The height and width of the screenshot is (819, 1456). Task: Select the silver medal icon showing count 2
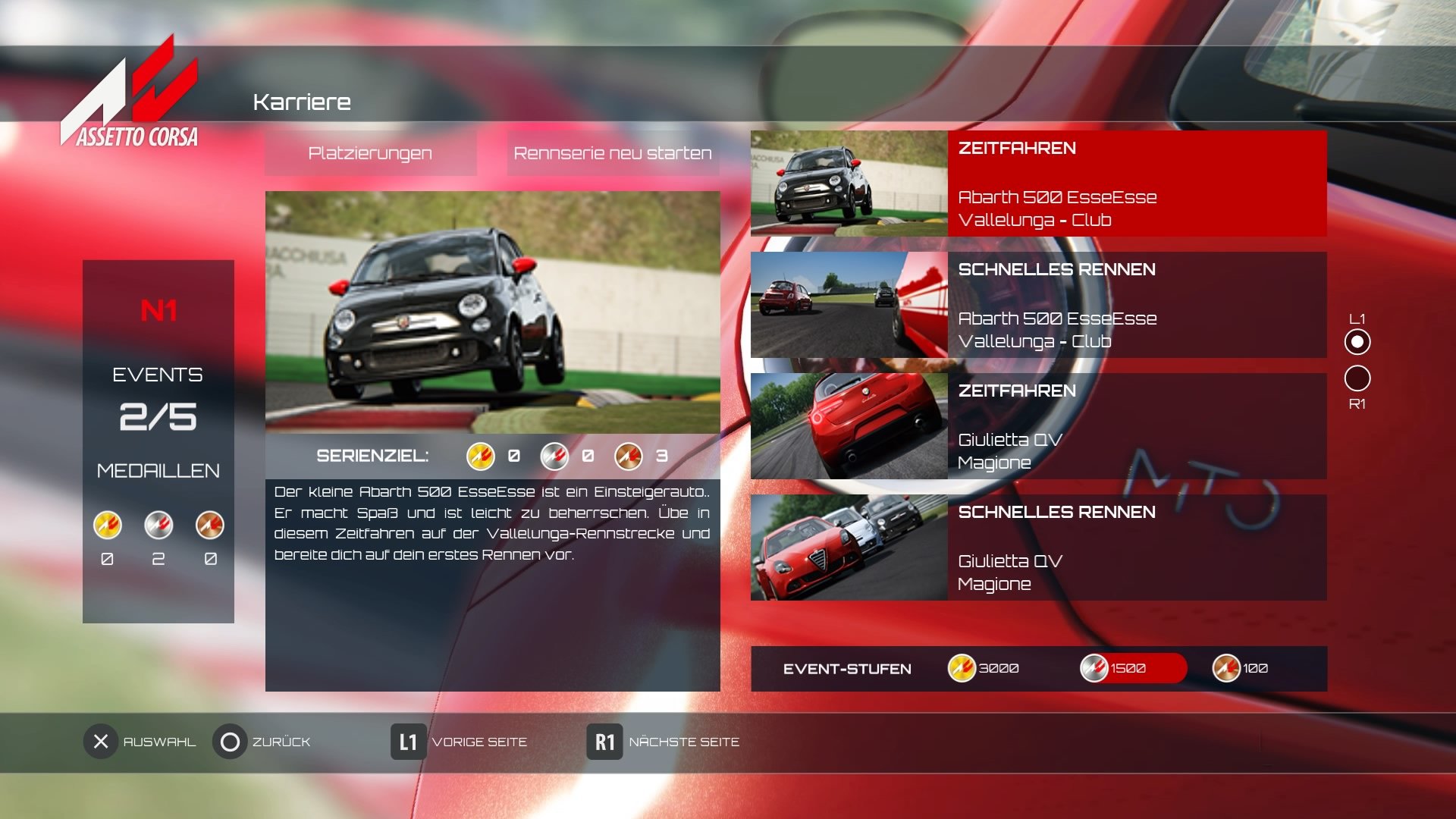point(158,526)
